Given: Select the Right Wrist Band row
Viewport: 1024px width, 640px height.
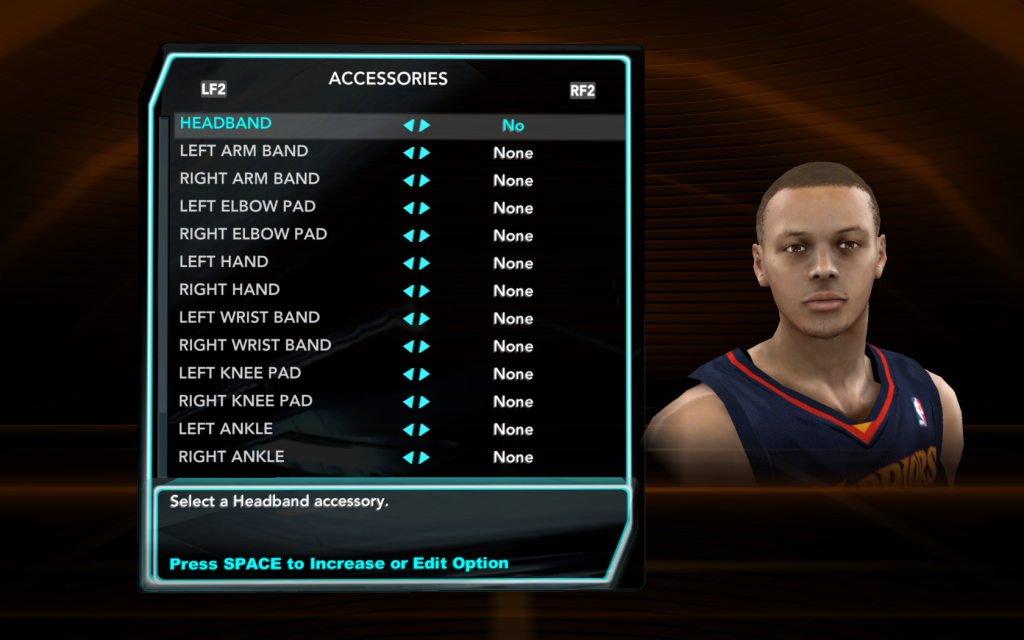Looking at the screenshot, I should pyautogui.click(x=255, y=346).
